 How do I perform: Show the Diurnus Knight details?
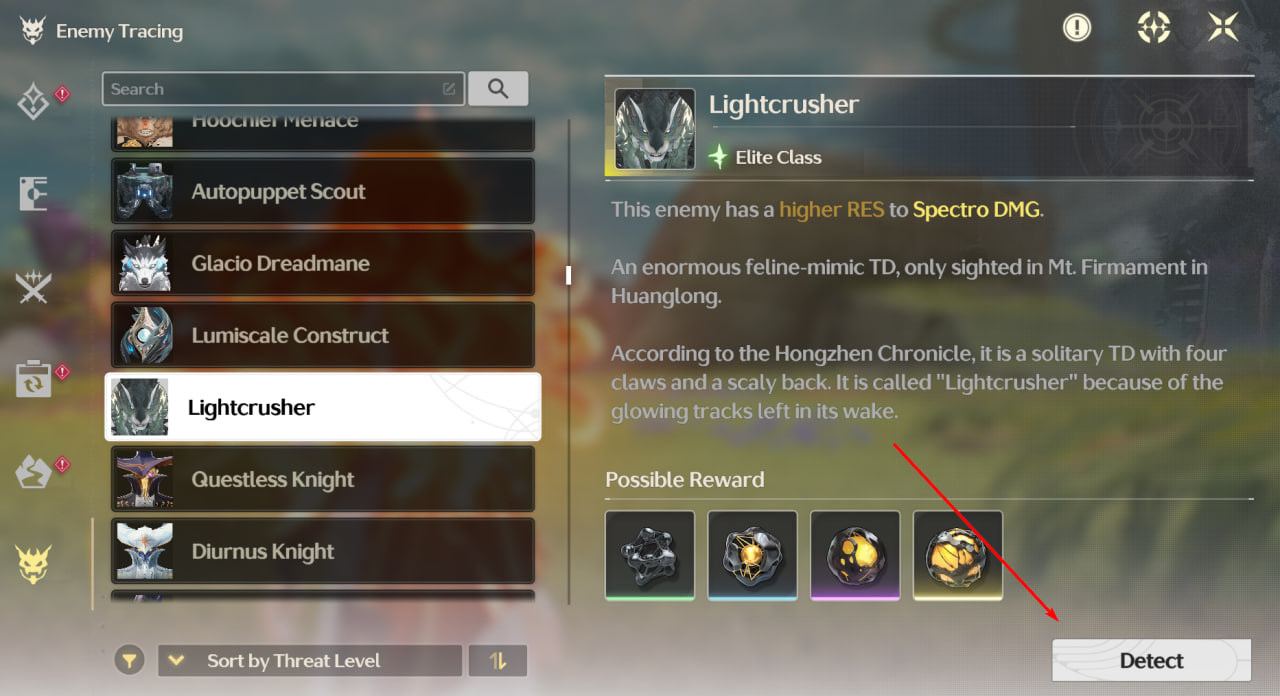pos(322,552)
